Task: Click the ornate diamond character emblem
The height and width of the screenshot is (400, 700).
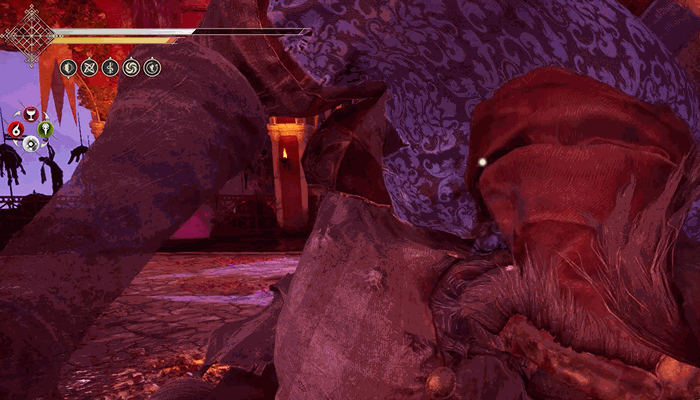Action: pos(28,35)
